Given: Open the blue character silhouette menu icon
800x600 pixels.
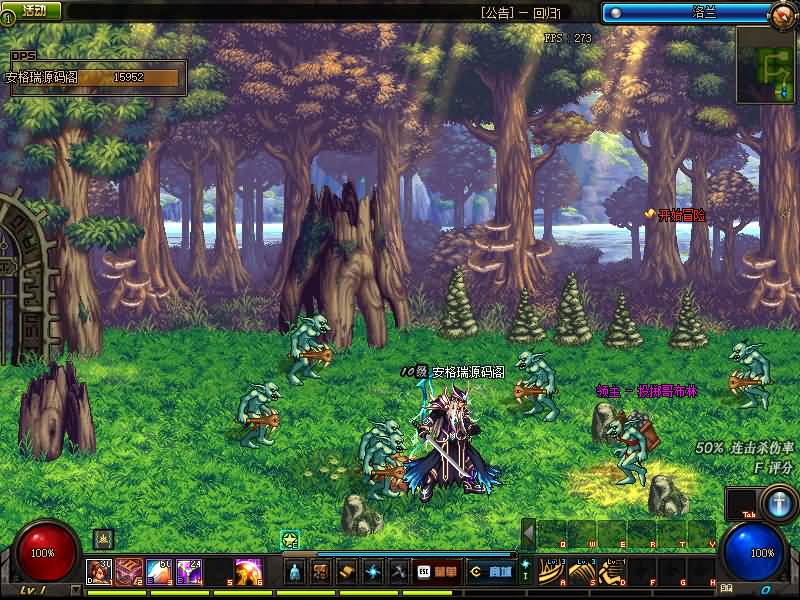Looking at the screenshot, I should point(295,572).
